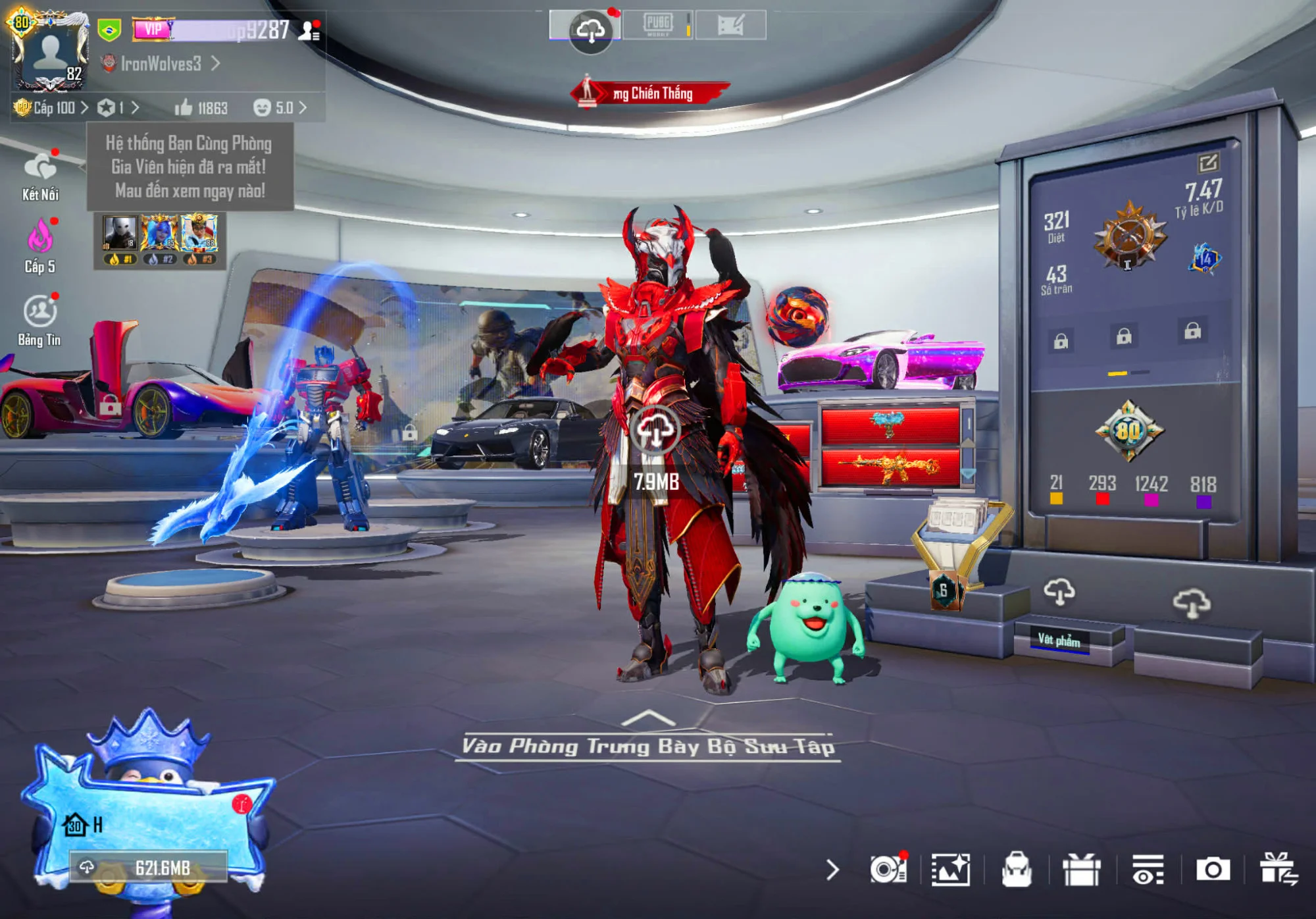Switch to the decoration edit tab
The width and height of the screenshot is (1316, 919).
coord(730,25)
